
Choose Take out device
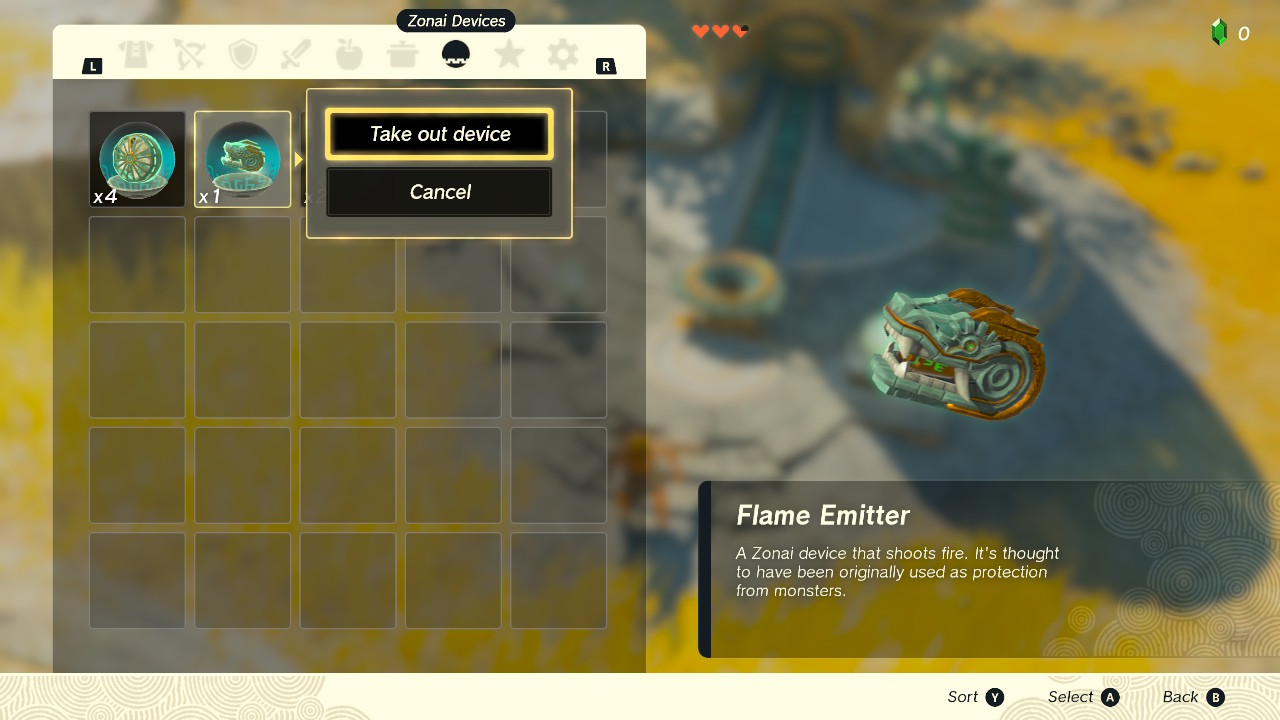(x=439, y=133)
